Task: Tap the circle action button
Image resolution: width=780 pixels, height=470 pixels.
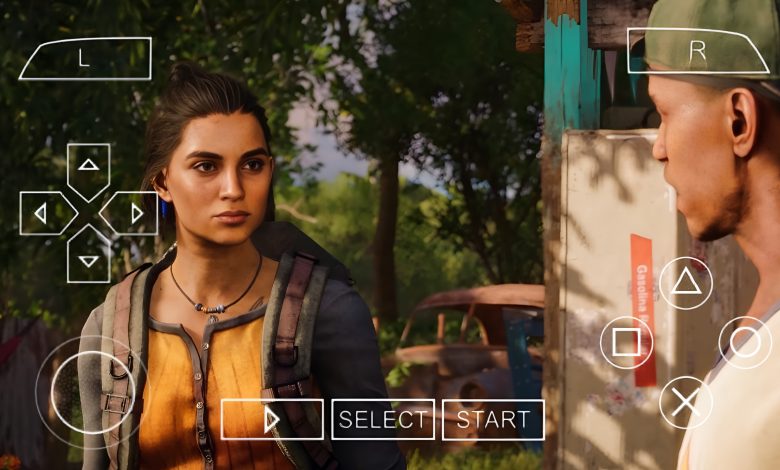Action: tap(745, 343)
